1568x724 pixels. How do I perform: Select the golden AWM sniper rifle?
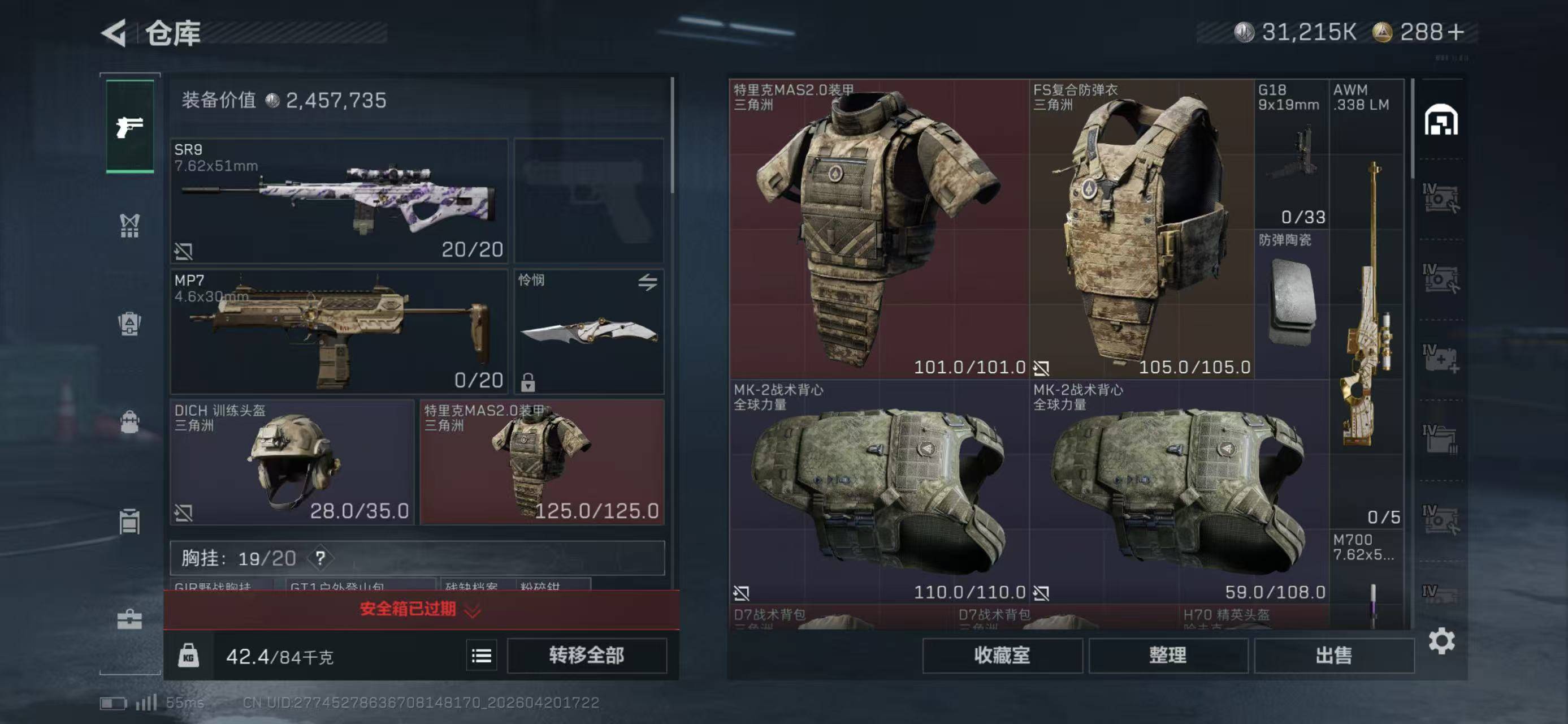1367,304
